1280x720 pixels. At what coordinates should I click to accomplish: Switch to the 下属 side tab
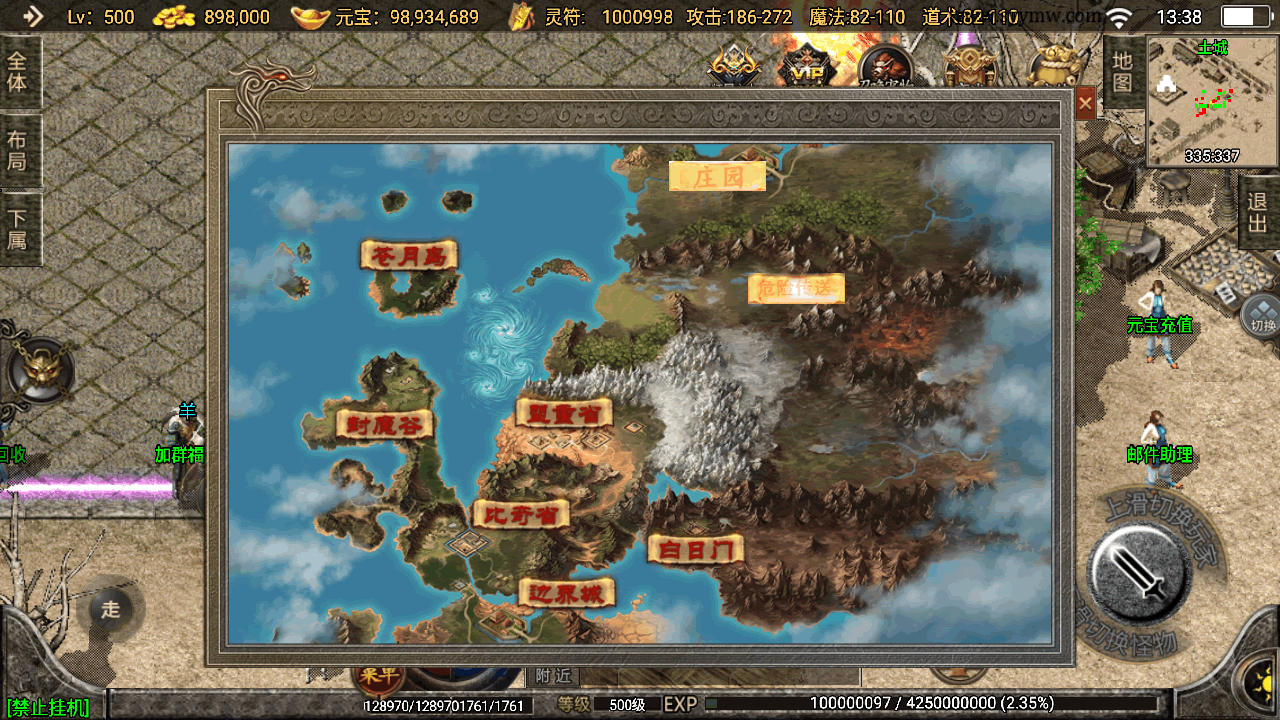18,229
